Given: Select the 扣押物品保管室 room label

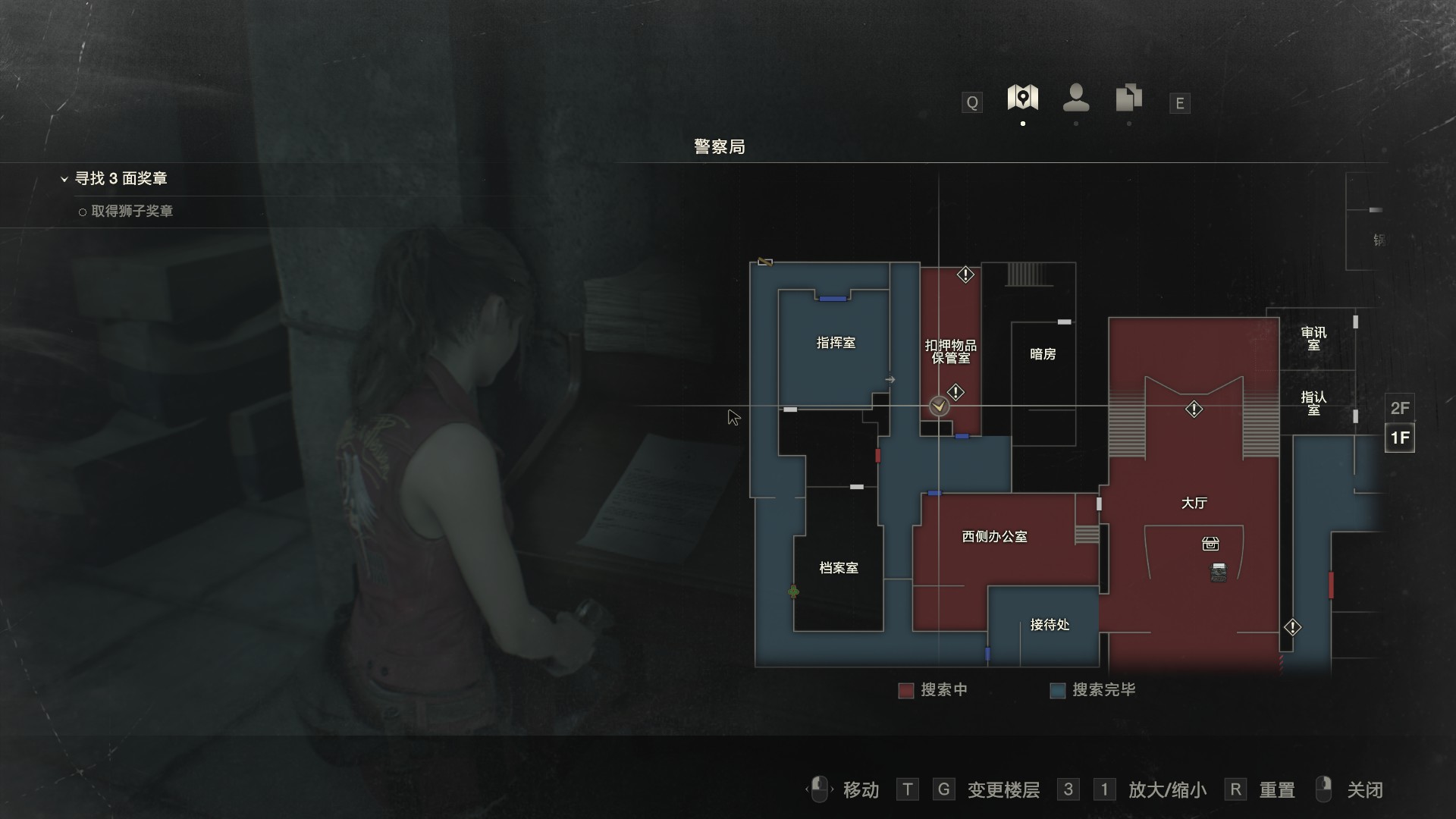Looking at the screenshot, I should tap(950, 351).
